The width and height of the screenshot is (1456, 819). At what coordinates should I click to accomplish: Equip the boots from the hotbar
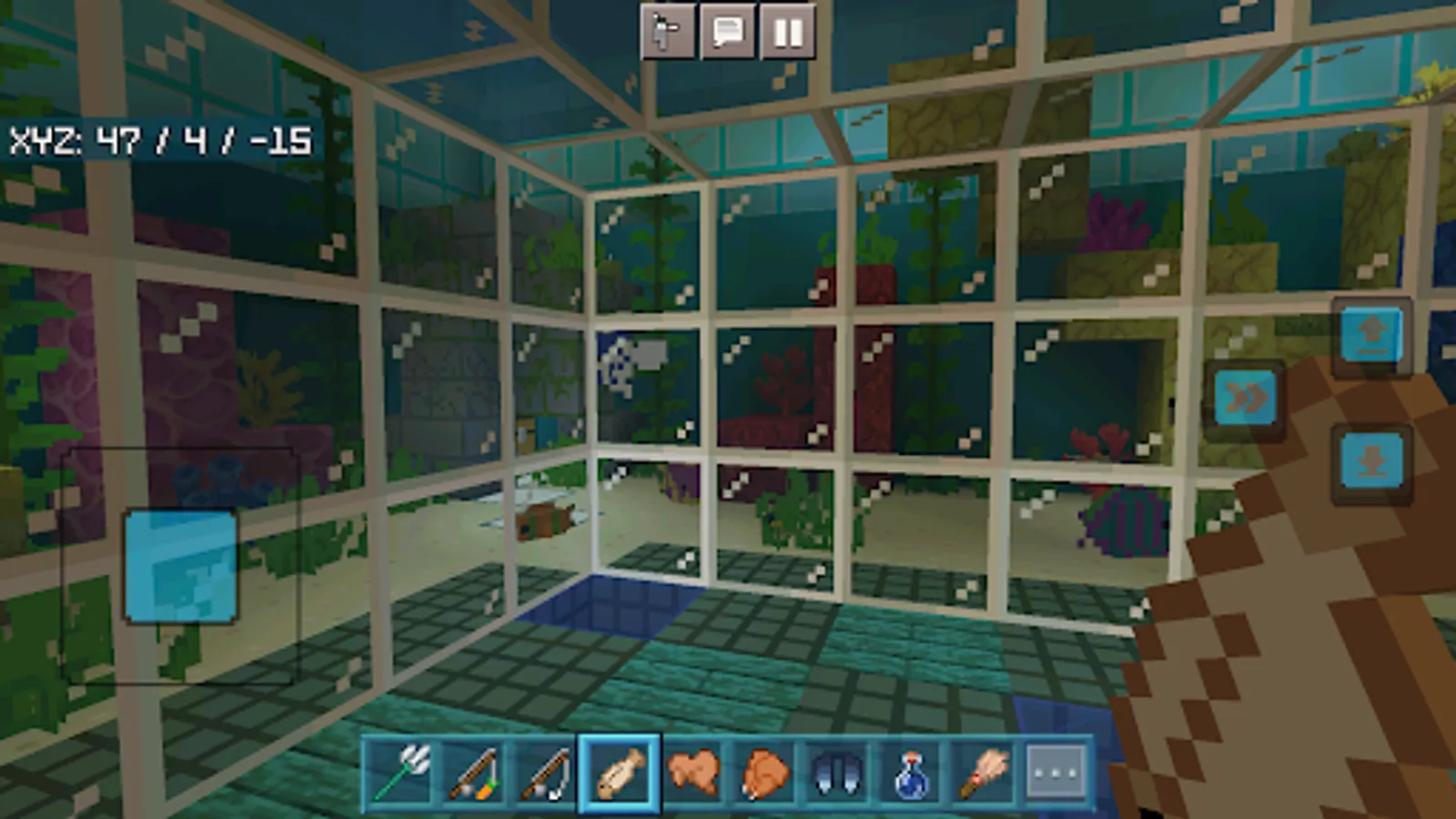tap(836, 774)
